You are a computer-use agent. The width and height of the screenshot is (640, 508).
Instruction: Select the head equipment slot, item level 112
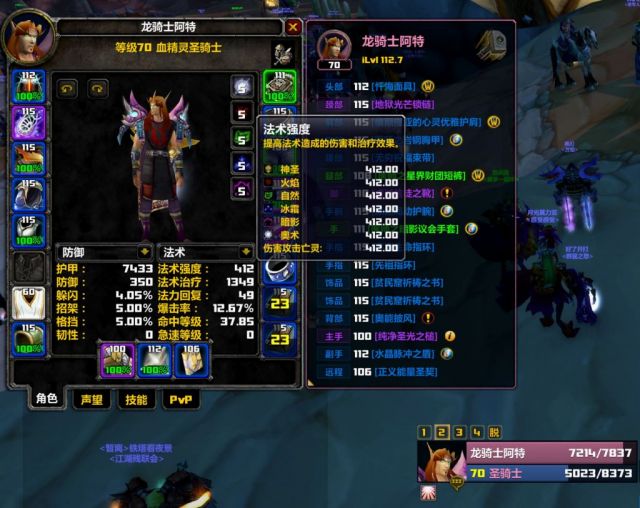pyautogui.click(x=27, y=87)
